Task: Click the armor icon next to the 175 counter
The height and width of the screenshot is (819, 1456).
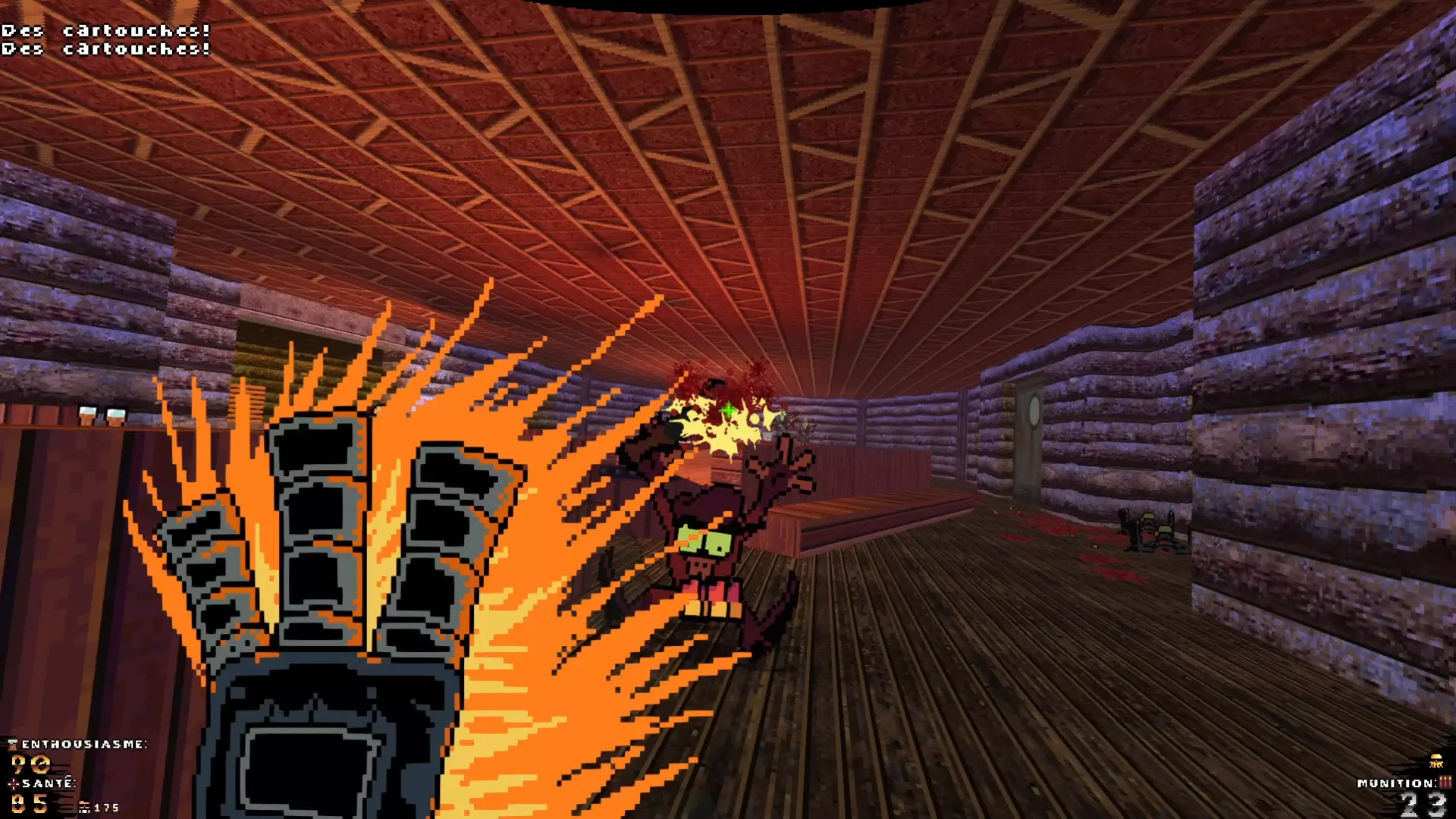Action: pos(85,807)
